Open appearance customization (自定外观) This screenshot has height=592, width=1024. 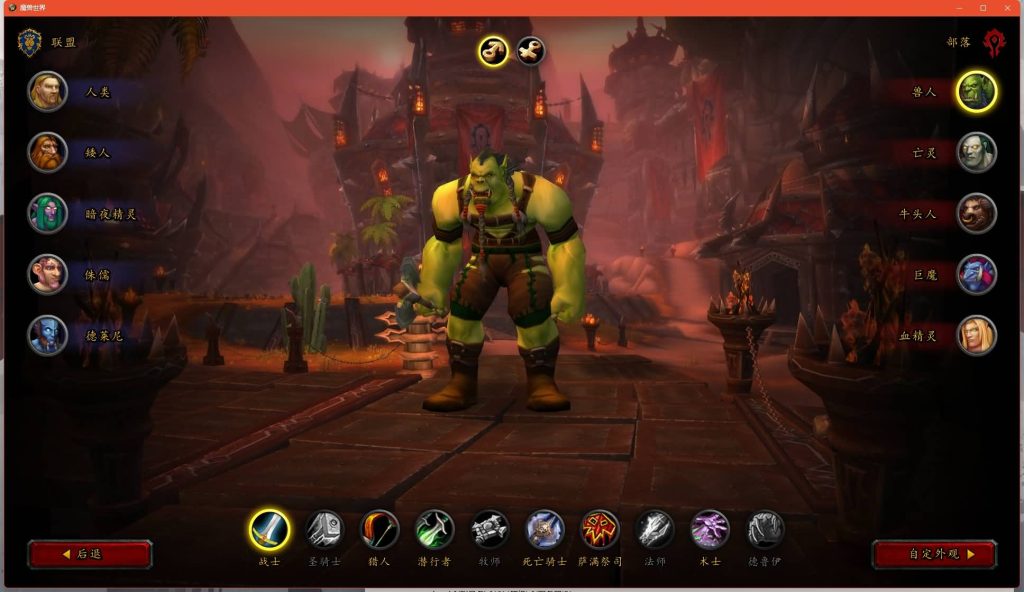click(934, 554)
